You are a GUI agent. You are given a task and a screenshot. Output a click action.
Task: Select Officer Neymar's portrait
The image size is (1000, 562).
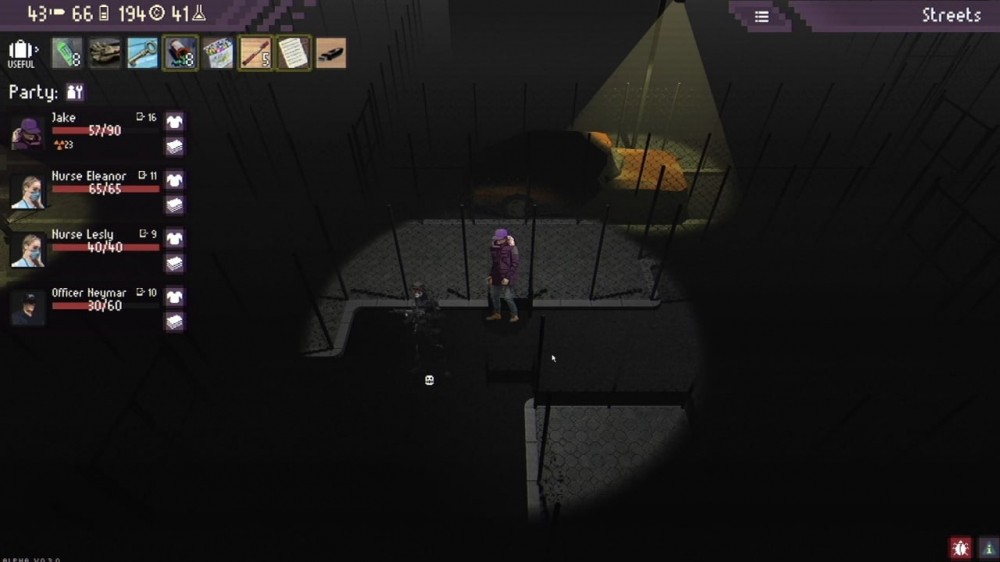(x=27, y=307)
